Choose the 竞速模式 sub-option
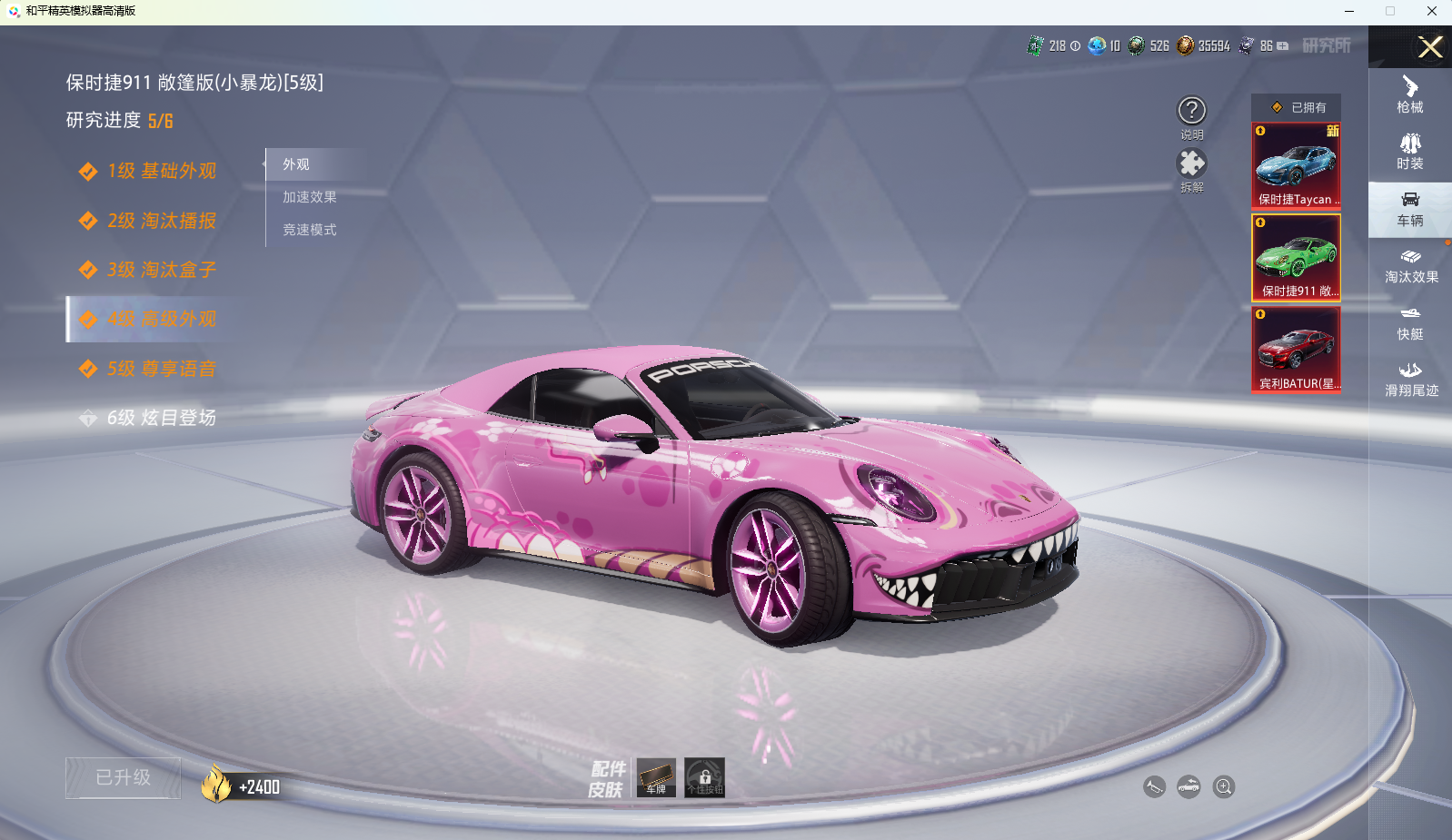 [x=310, y=230]
